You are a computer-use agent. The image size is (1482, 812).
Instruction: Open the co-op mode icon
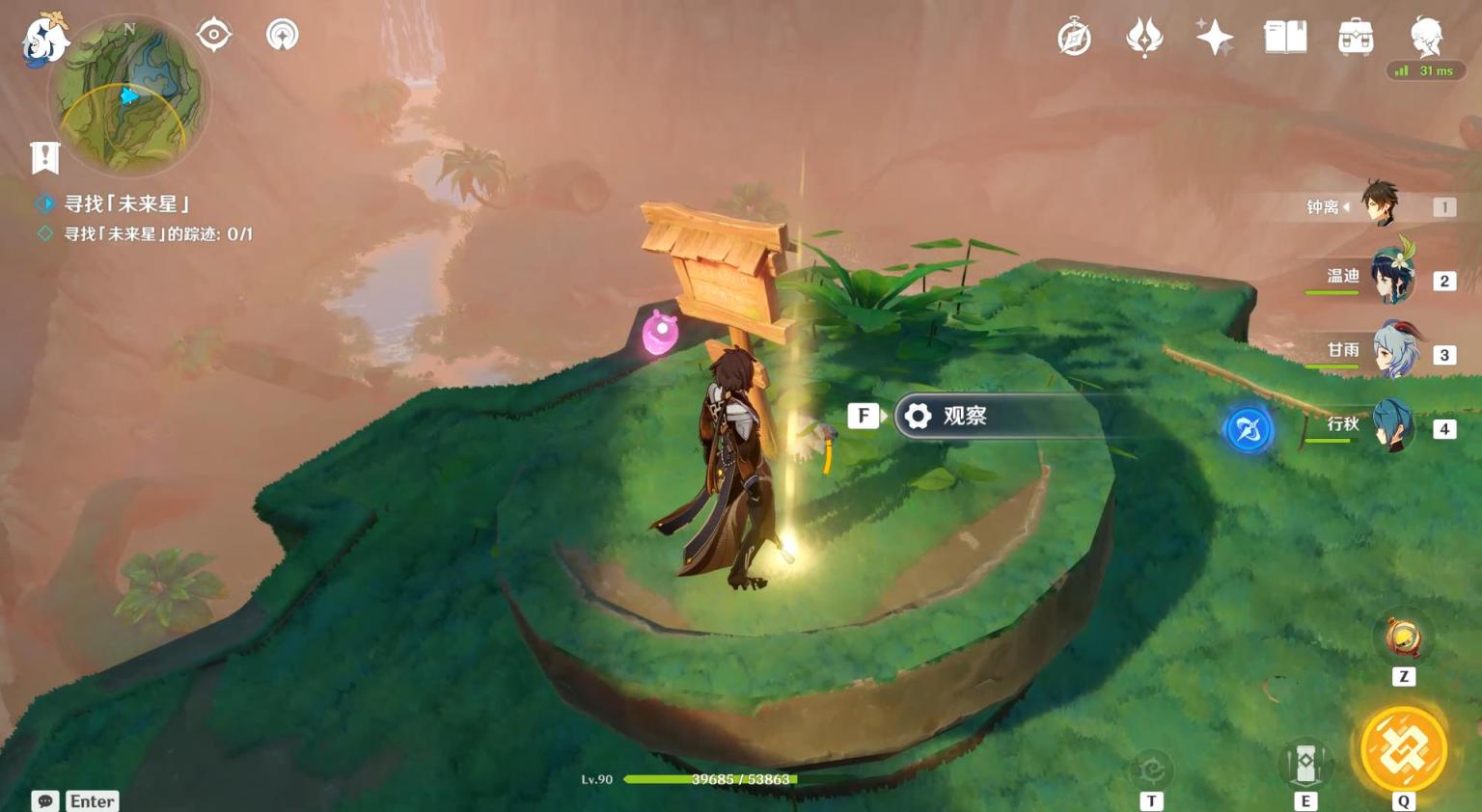click(282, 35)
